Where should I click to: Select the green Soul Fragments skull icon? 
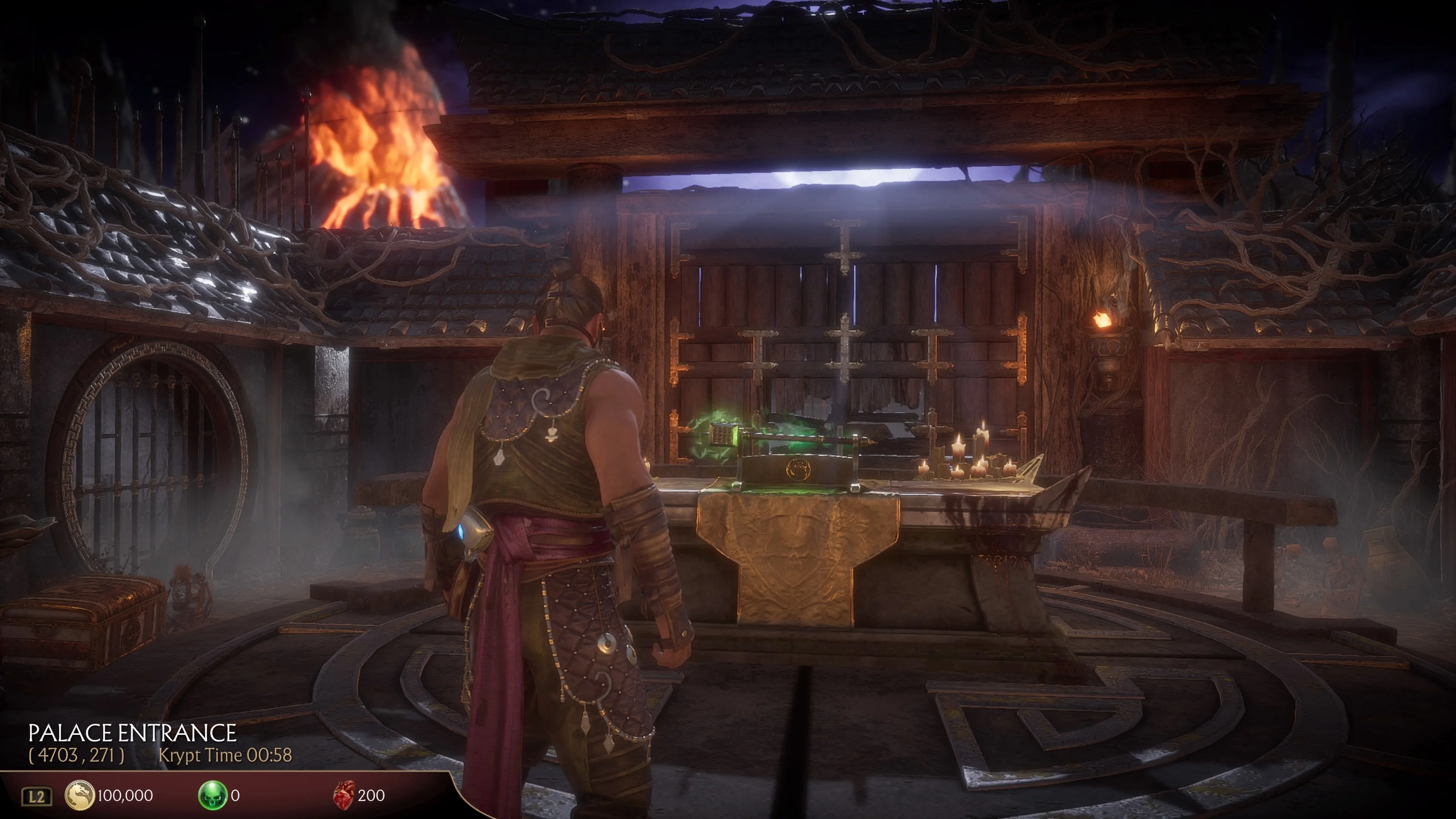212,795
